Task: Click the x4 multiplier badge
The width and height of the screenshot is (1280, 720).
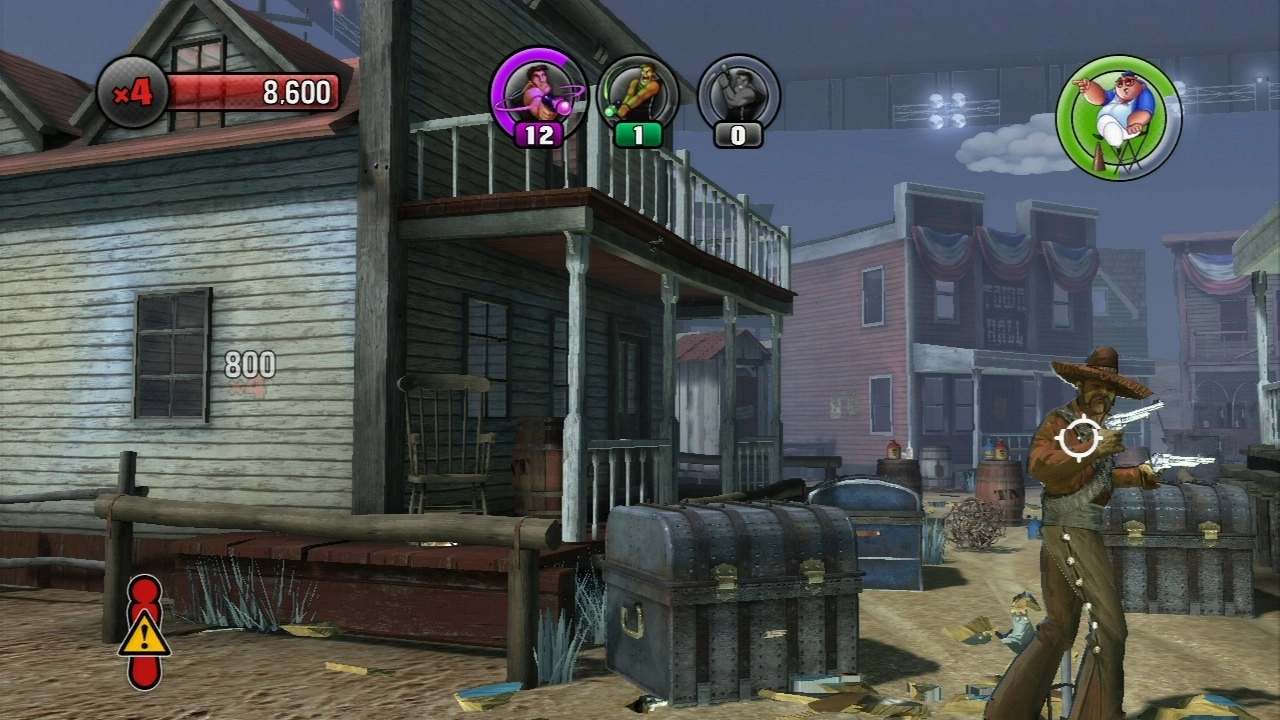Action: (132, 93)
